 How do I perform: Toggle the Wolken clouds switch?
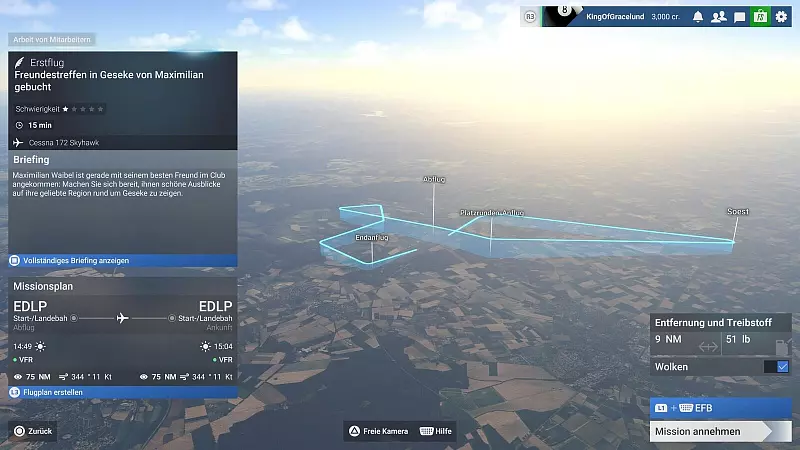click(x=777, y=367)
